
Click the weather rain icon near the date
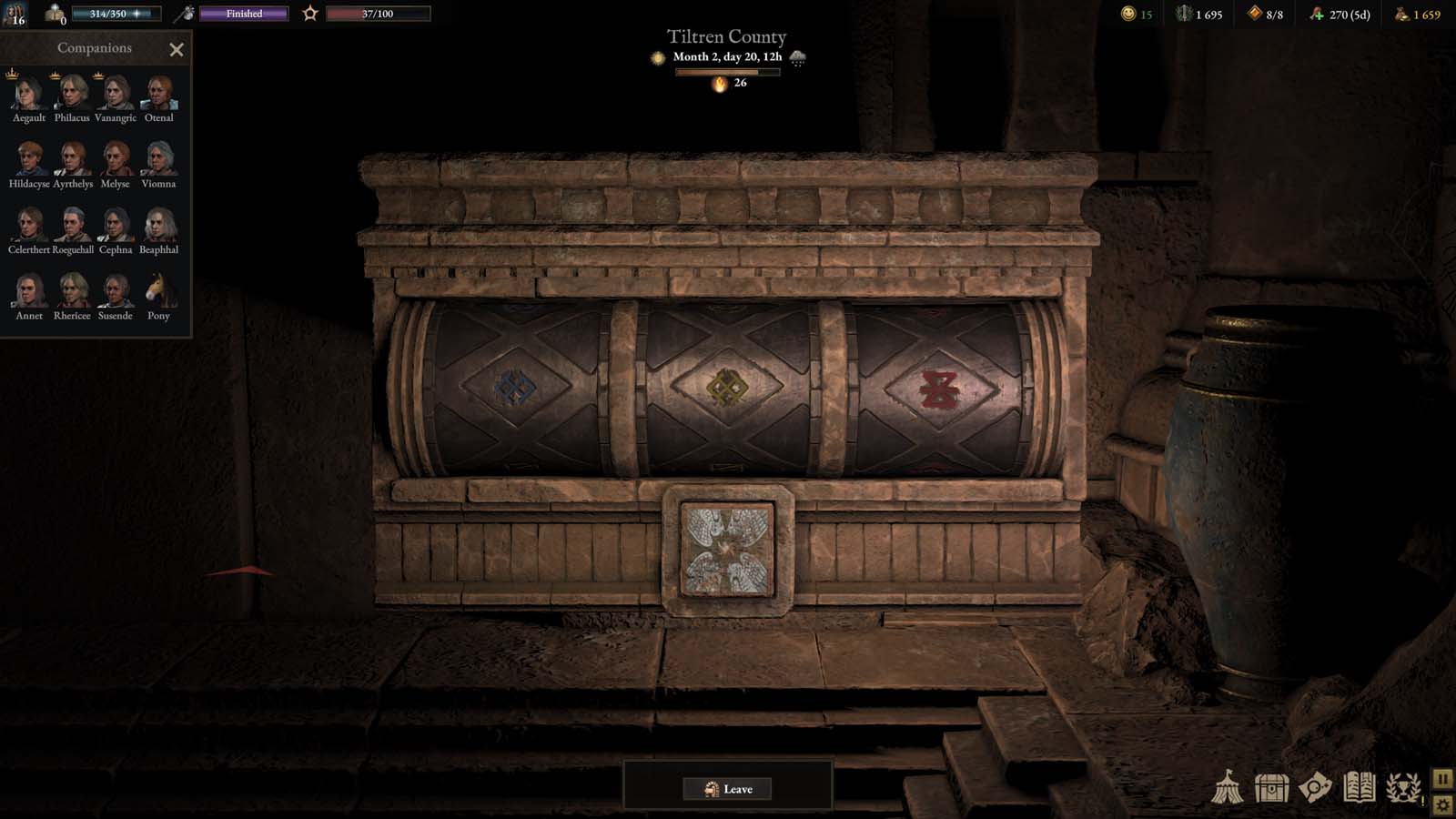[x=798, y=58]
